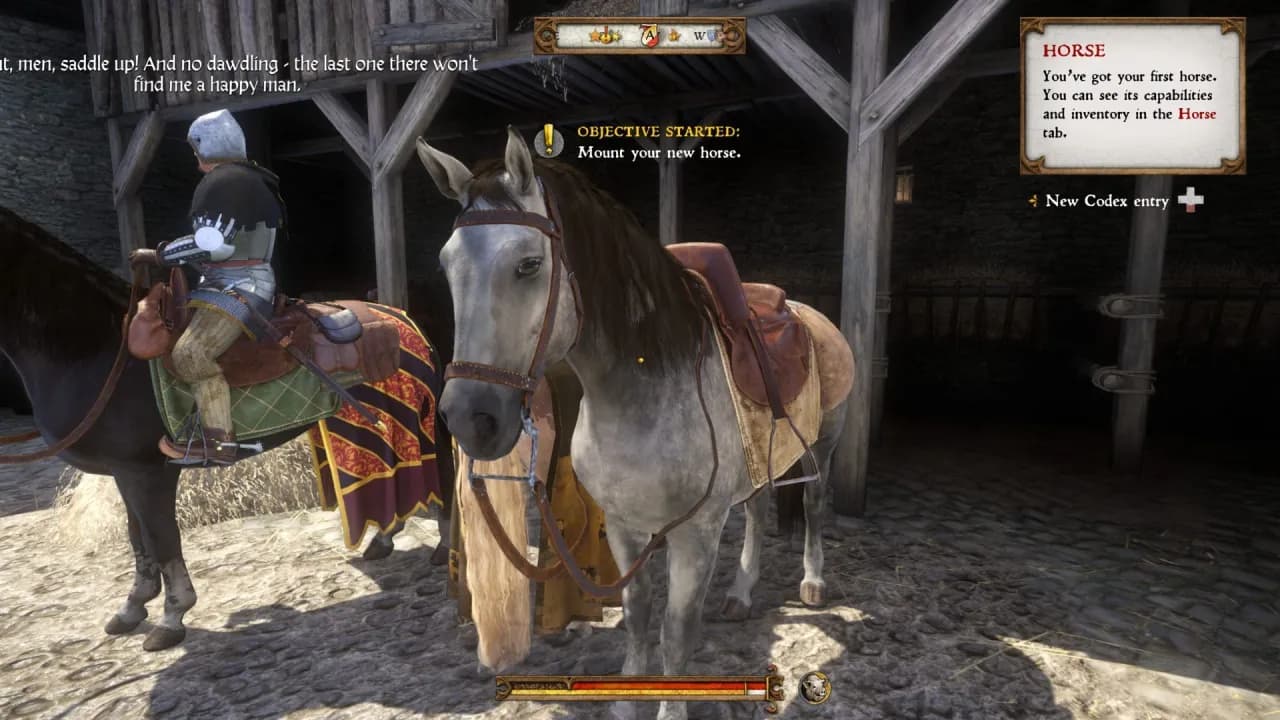Click the dialogue subtitle text at top left

point(240,70)
